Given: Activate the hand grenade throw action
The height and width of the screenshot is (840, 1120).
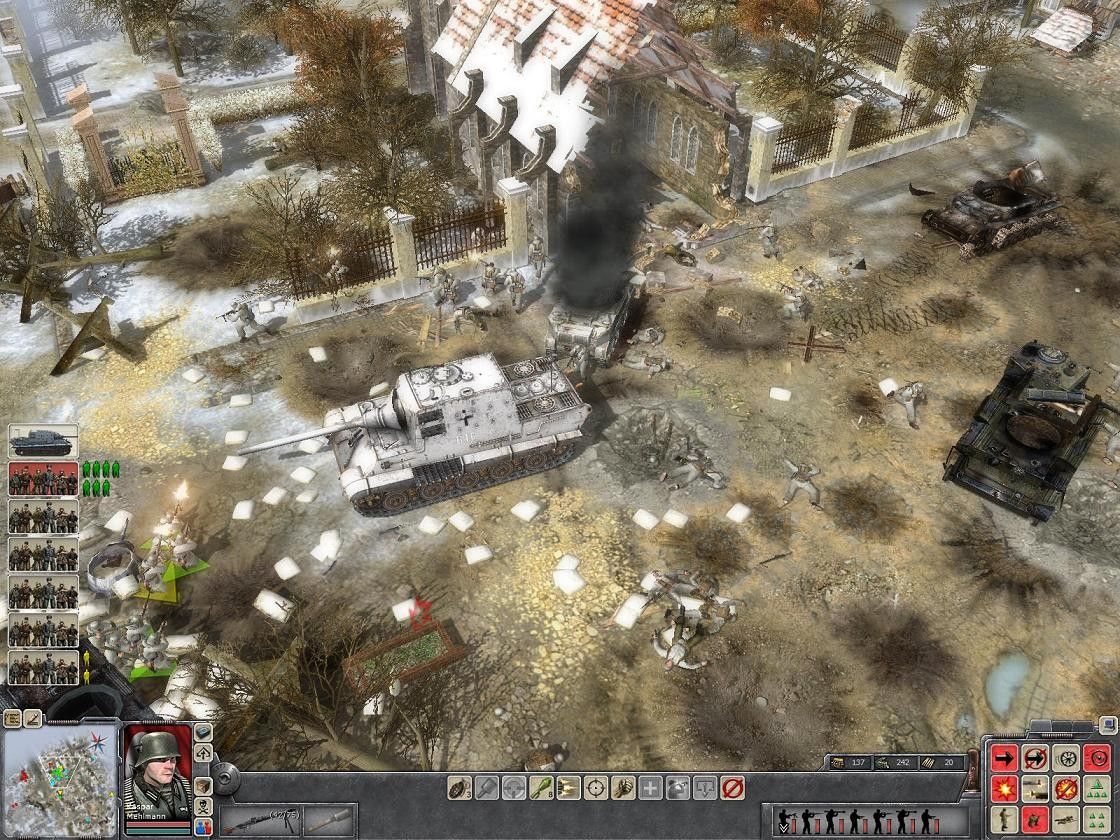Looking at the screenshot, I should [460, 788].
